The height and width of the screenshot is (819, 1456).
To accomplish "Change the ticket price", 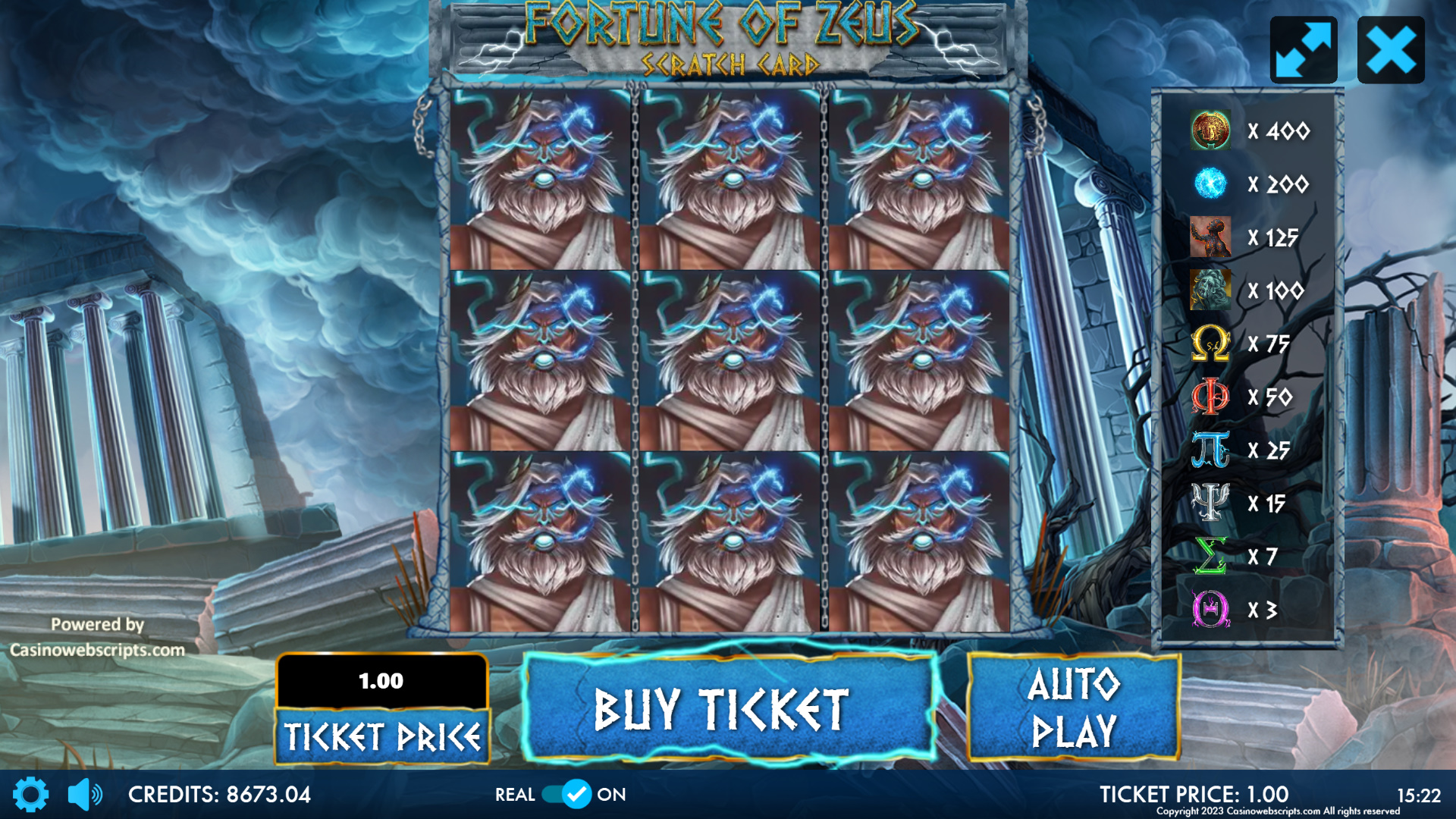I will (x=382, y=736).
